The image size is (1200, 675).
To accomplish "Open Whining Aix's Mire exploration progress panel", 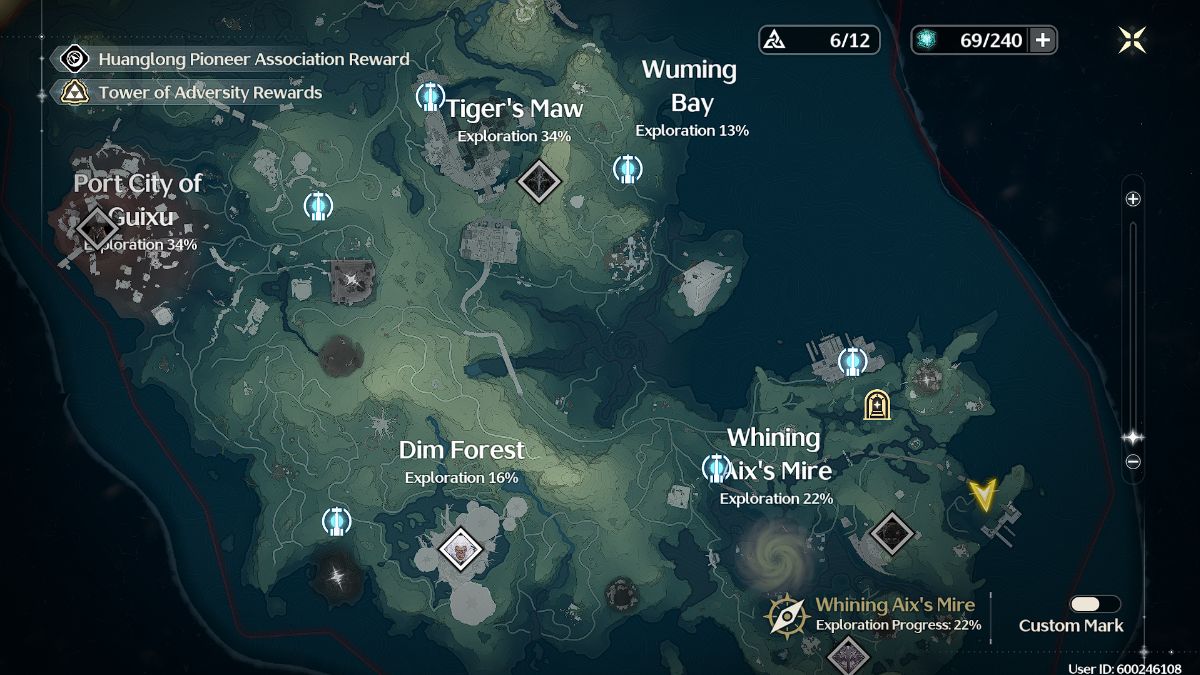I will click(875, 615).
